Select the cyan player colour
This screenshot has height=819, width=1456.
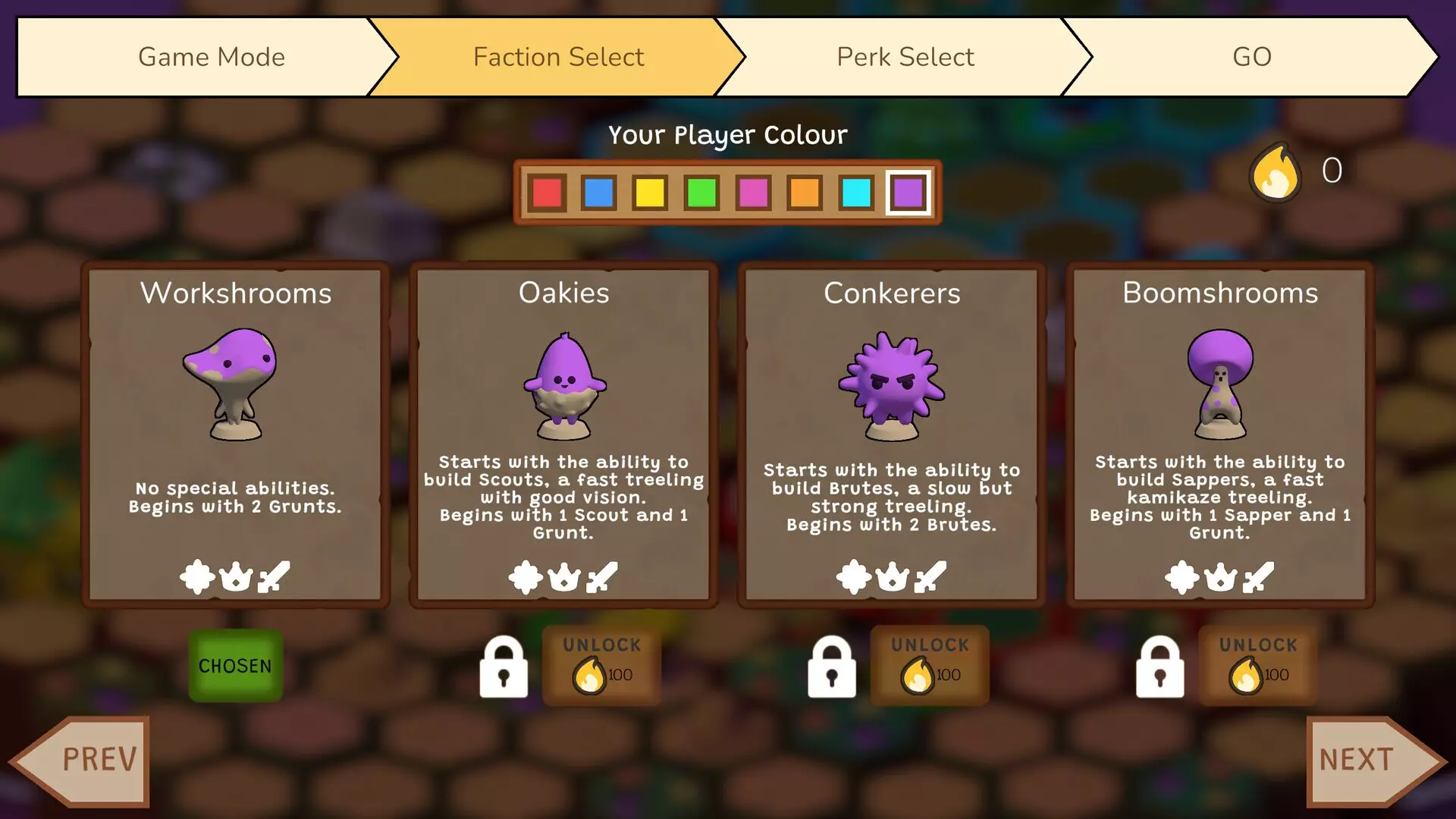click(856, 193)
